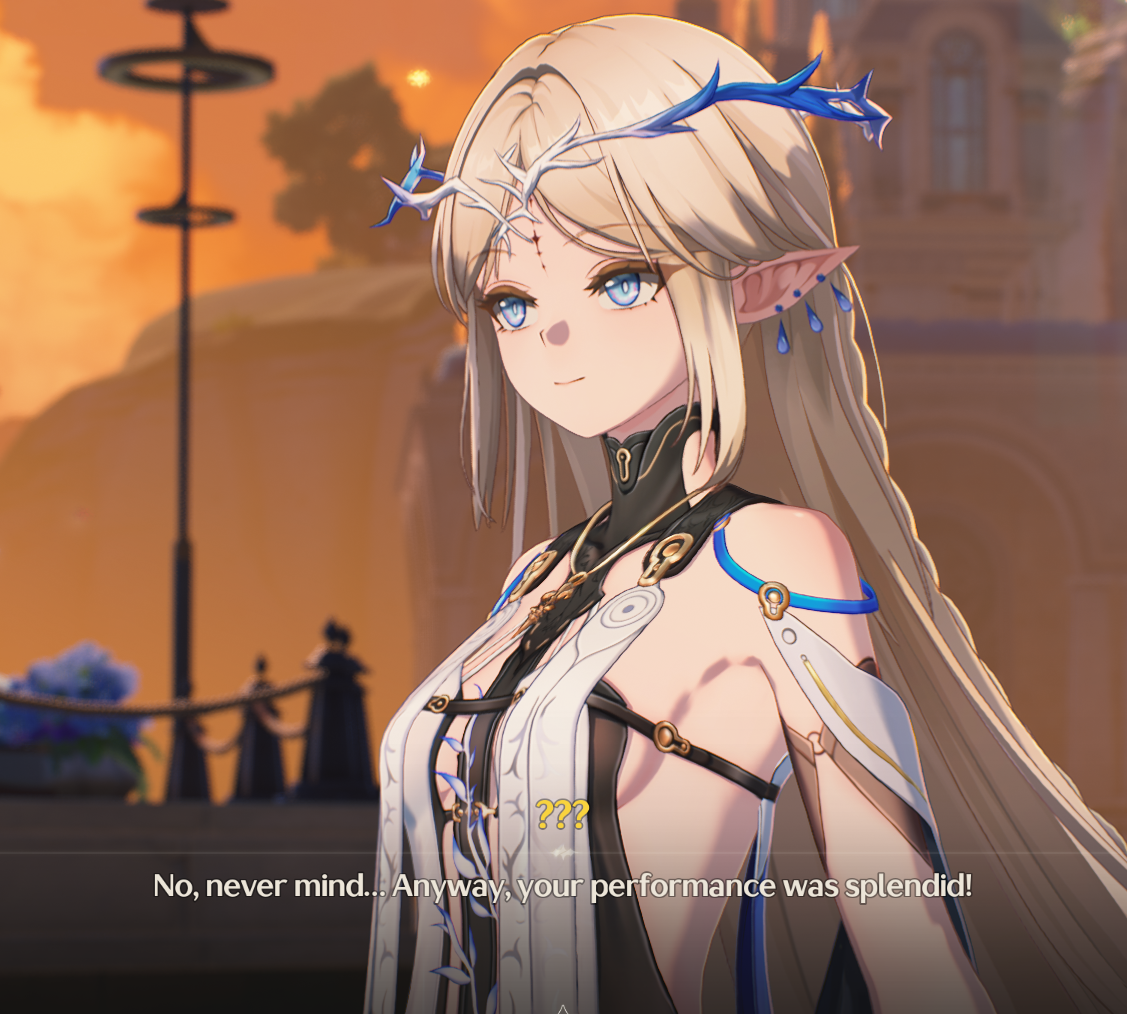Click the dialogue continue arrow indicator
The width and height of the screenshot is (1127, 1014).
[x=563, y=1007]
